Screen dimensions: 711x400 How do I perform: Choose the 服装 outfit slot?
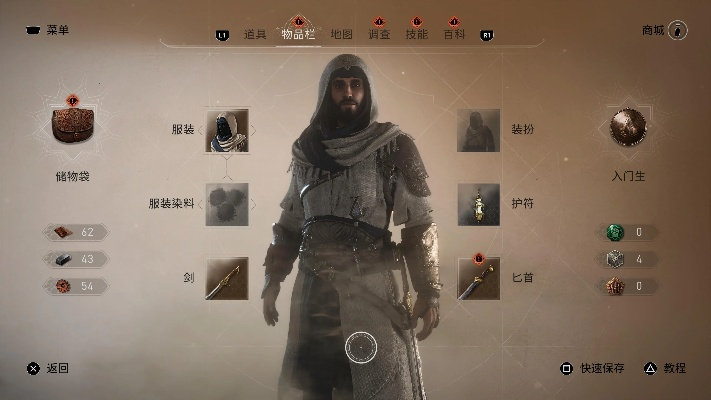[227, 131]
